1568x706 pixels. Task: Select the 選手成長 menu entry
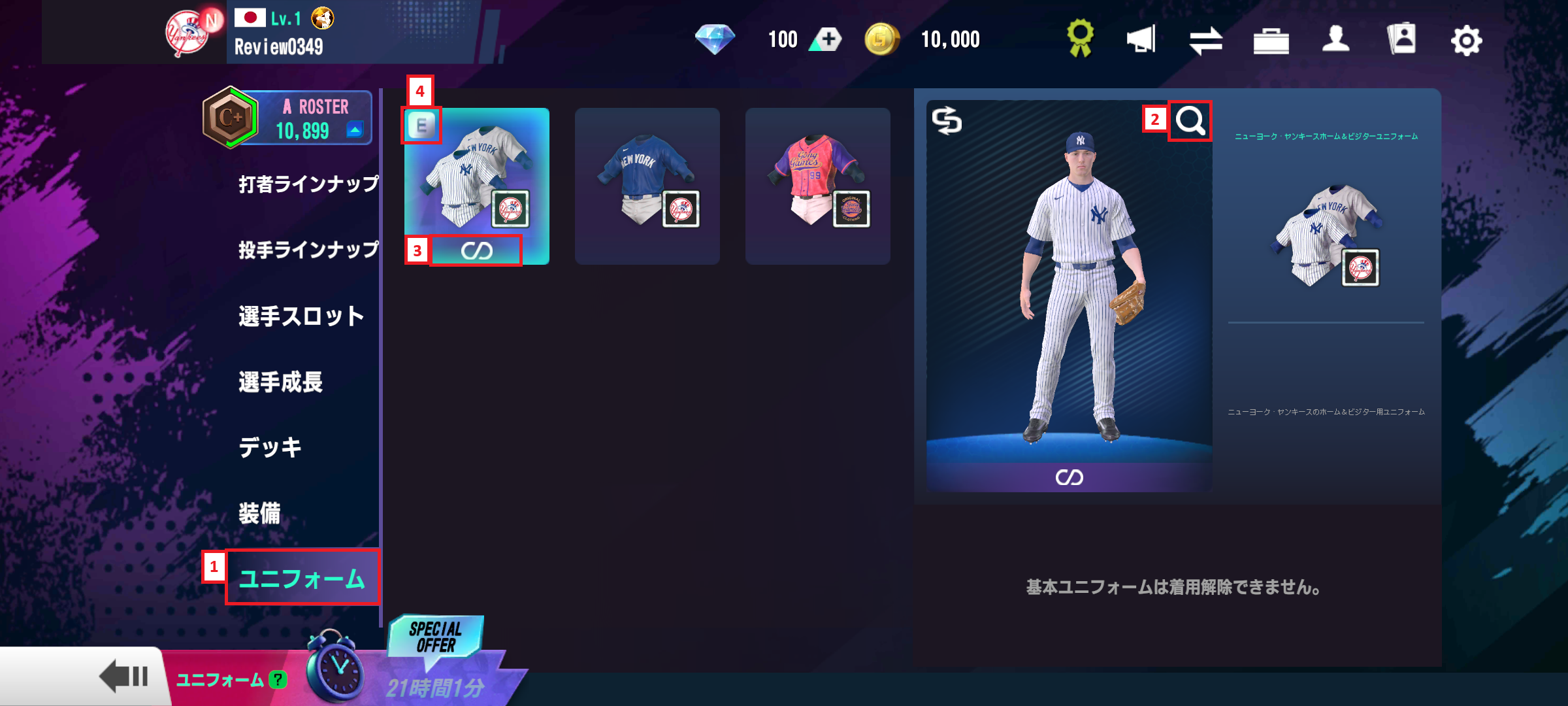[x=280, y=382]
